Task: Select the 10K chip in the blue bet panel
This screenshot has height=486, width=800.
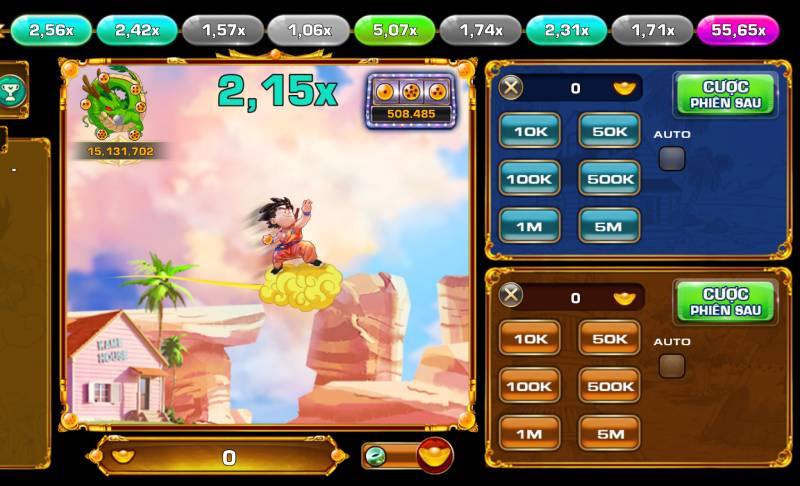Action: click(x=529, y=131)
